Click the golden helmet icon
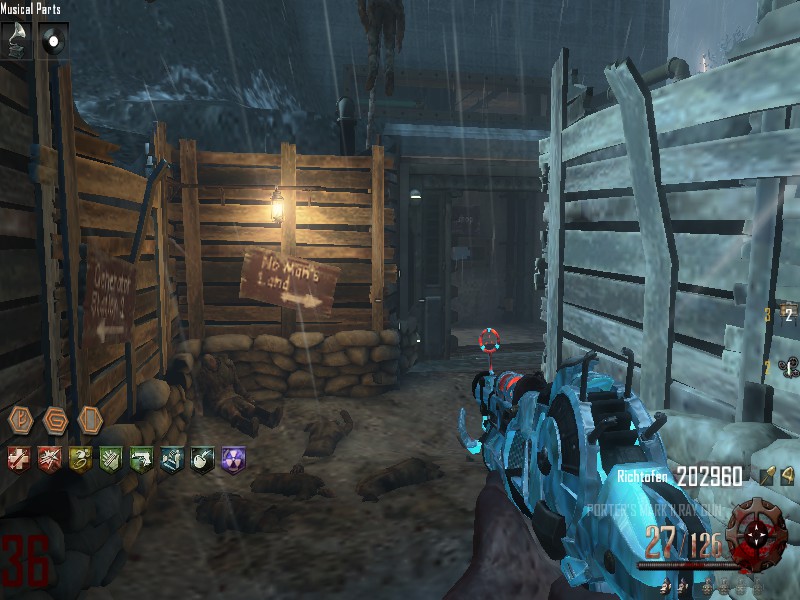Viewport: 800px width, 600px height. 786,477
